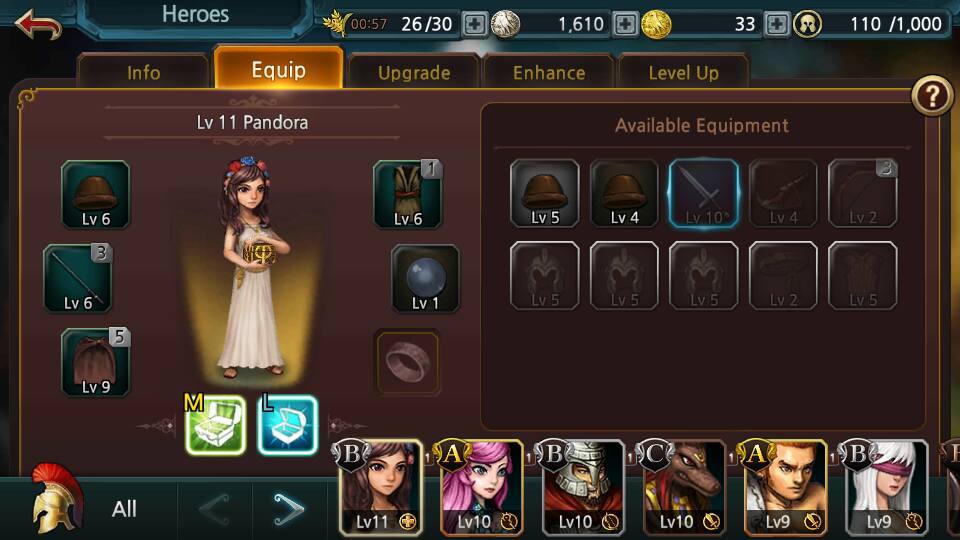Show next heroes with the right arrow
The width and height of the screenshot is (960, 540).
pos(290,510)
